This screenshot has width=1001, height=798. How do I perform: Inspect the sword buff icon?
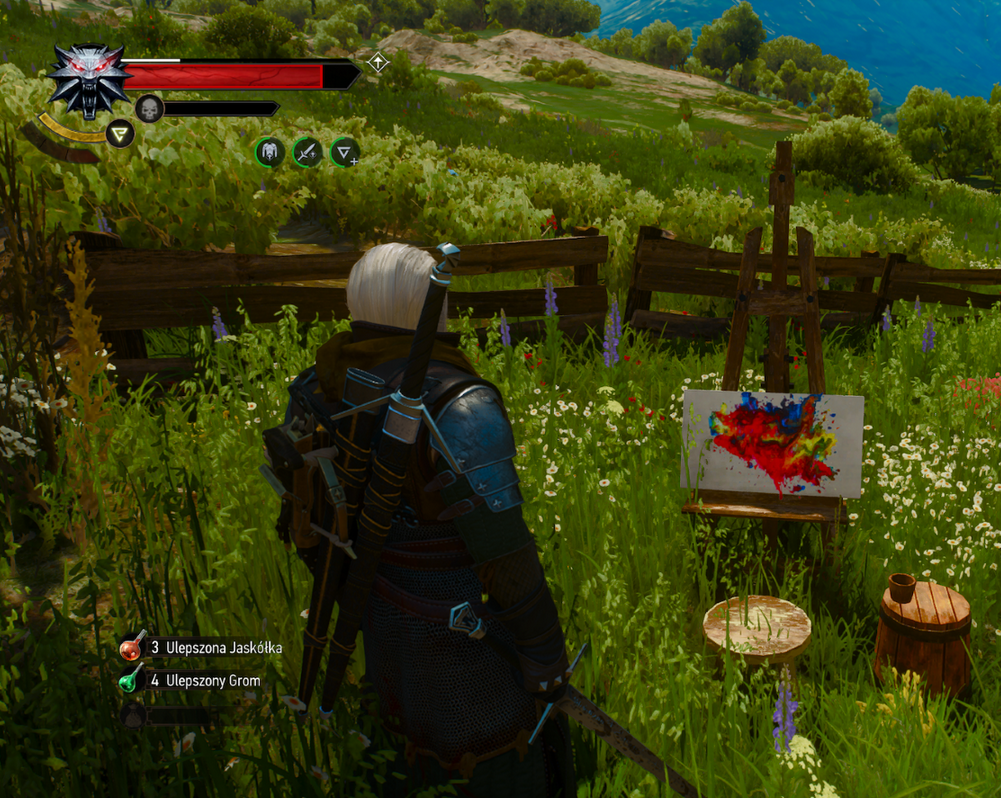[x=307, y=152]
